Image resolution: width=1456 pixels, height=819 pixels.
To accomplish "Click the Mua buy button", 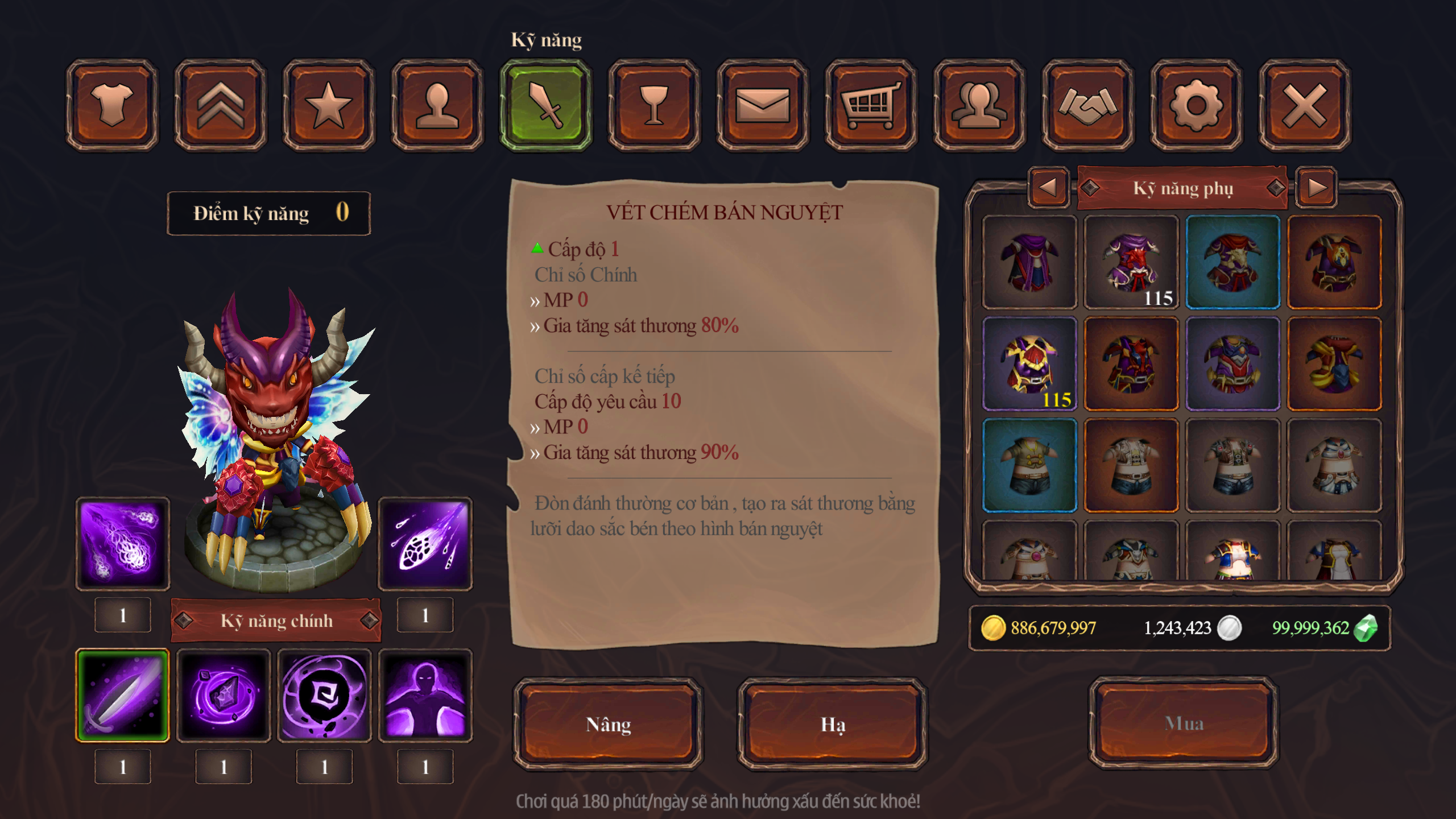I will [x=1184, y=723].
